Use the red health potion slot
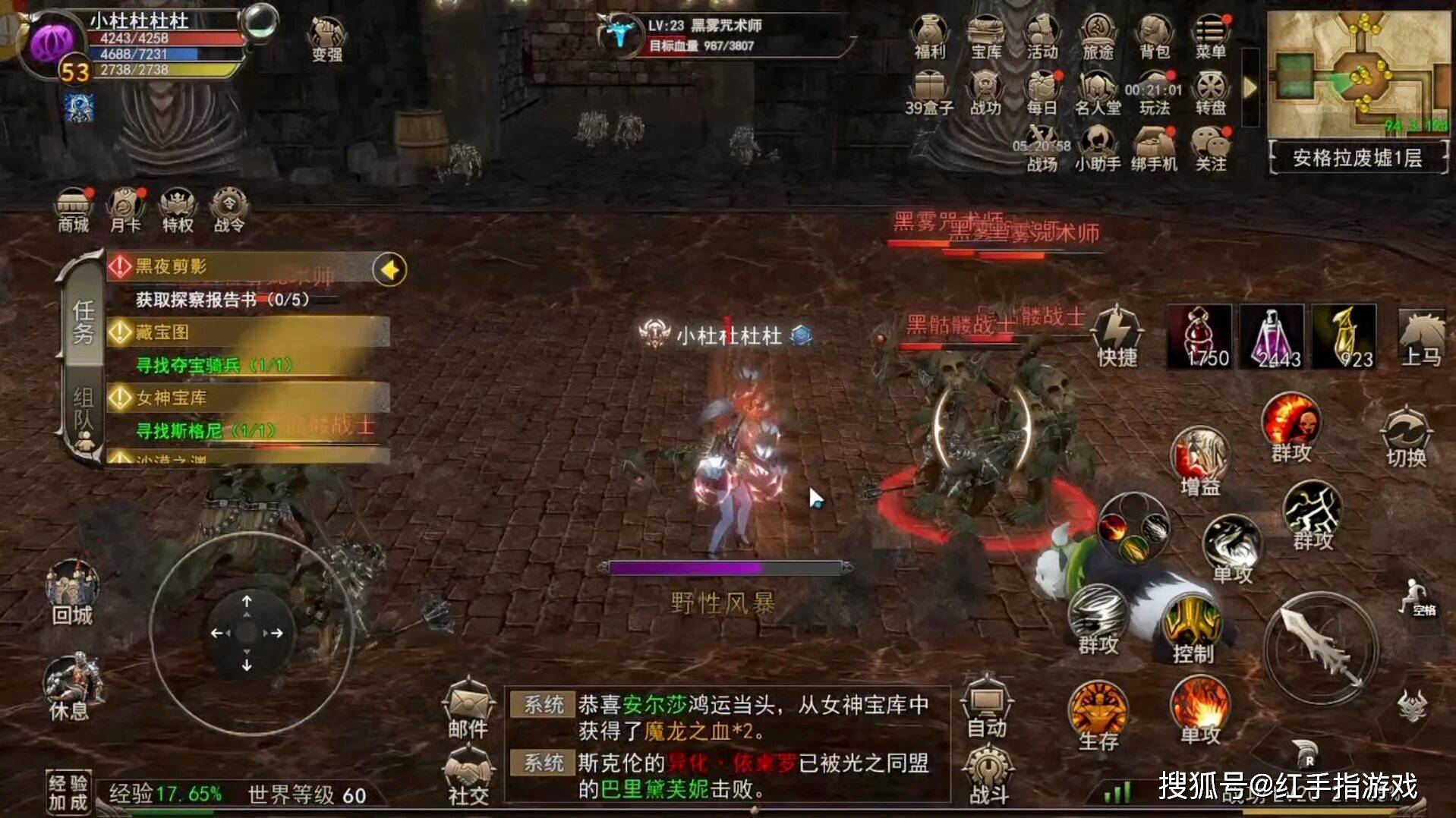Viewport: 1456px width, 818px height. point(1199,337)
